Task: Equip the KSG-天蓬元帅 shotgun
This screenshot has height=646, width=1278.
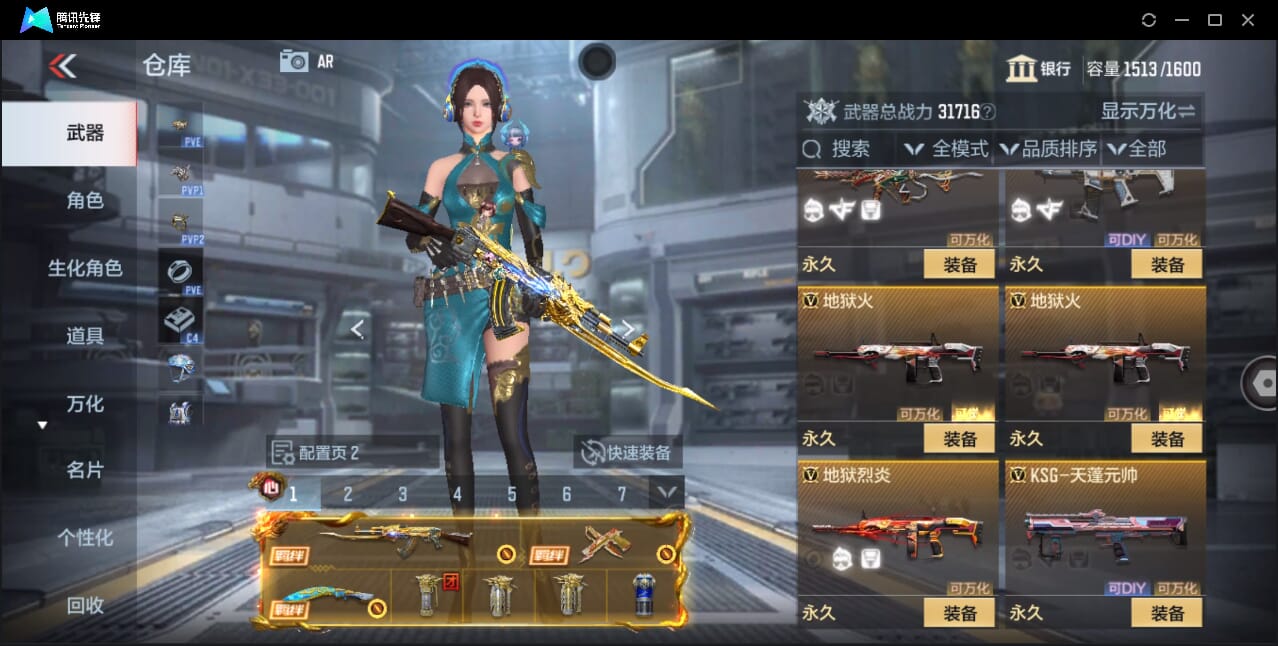Action: (x=1167, y=612)
